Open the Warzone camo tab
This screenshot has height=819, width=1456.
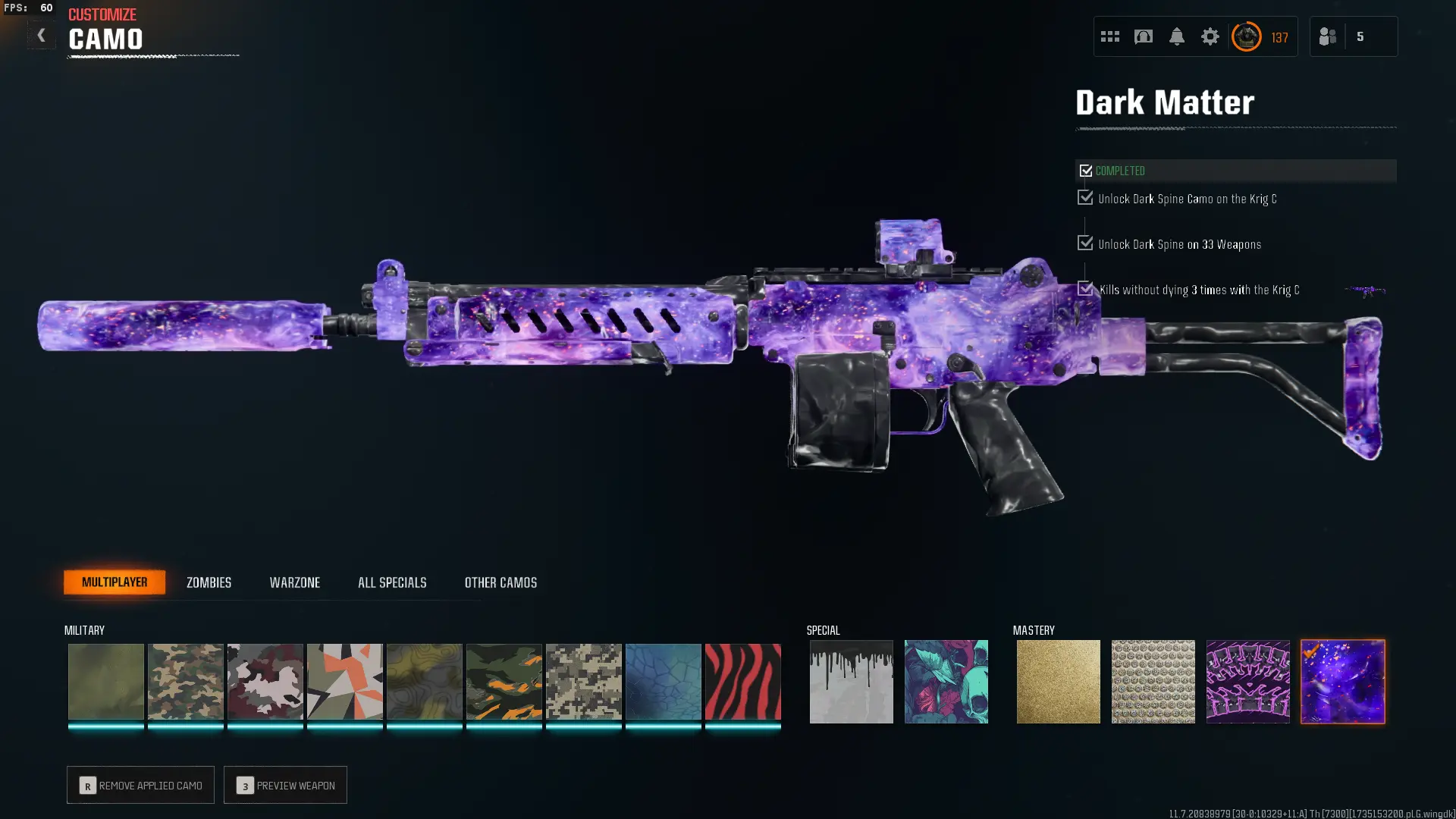pos(294,582)
